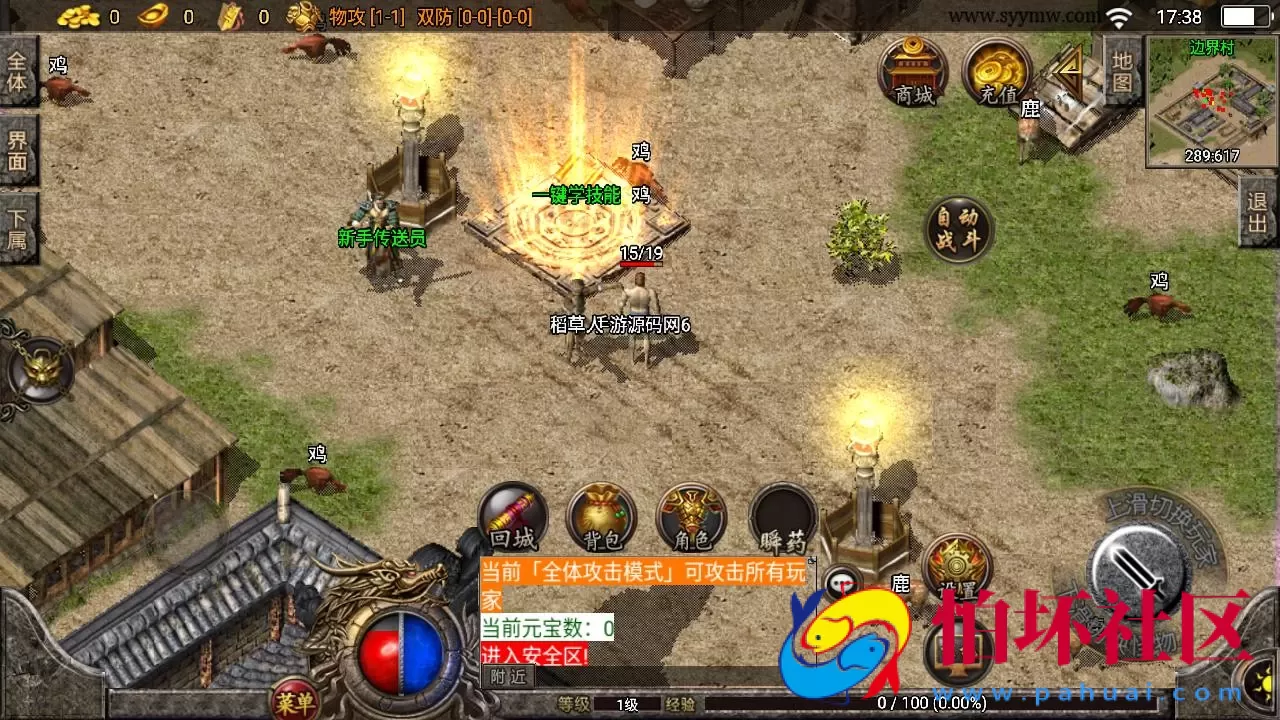Tap the 瞬药 quick potion icon
Screen dimensions: 1280x720
click(x=783, y=518)
